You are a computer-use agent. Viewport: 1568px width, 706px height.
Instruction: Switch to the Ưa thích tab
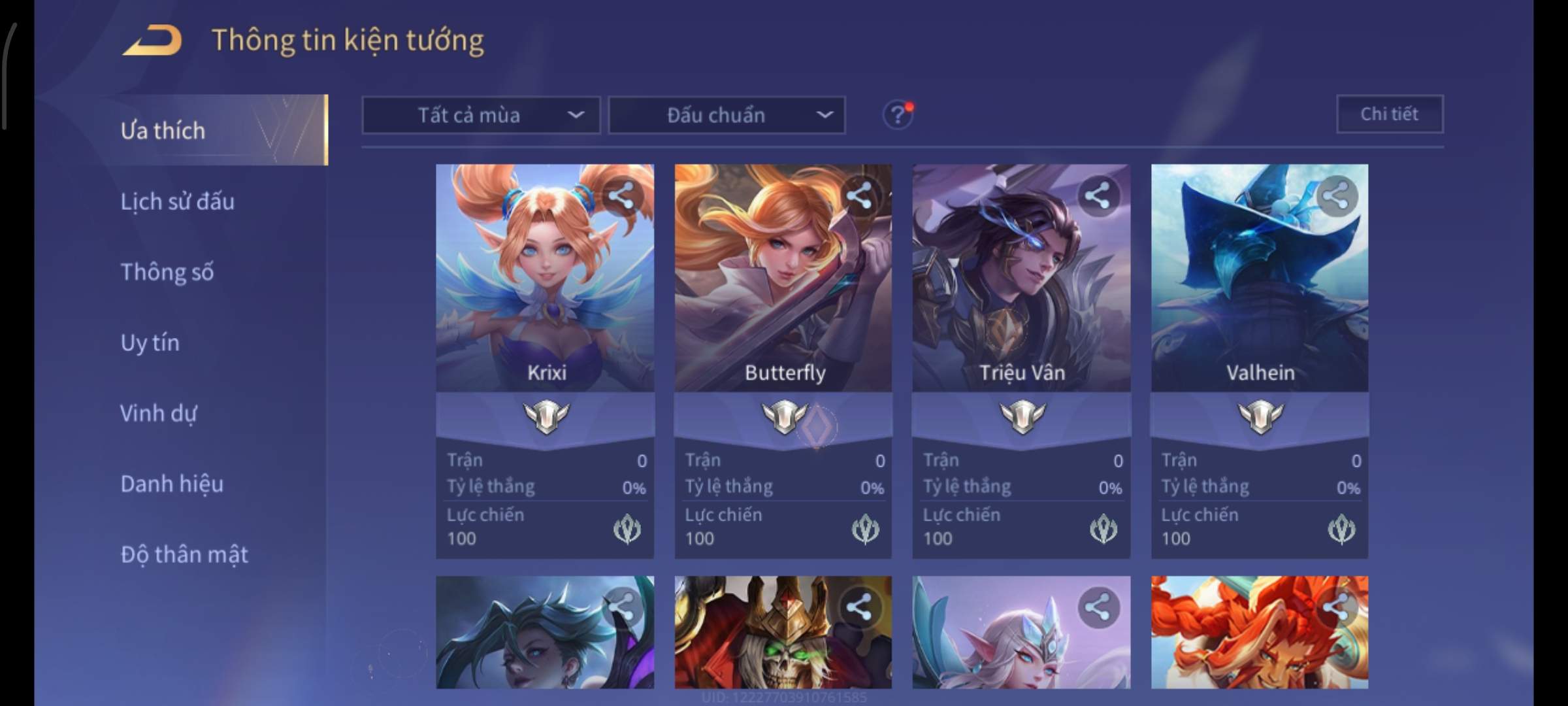163,131
